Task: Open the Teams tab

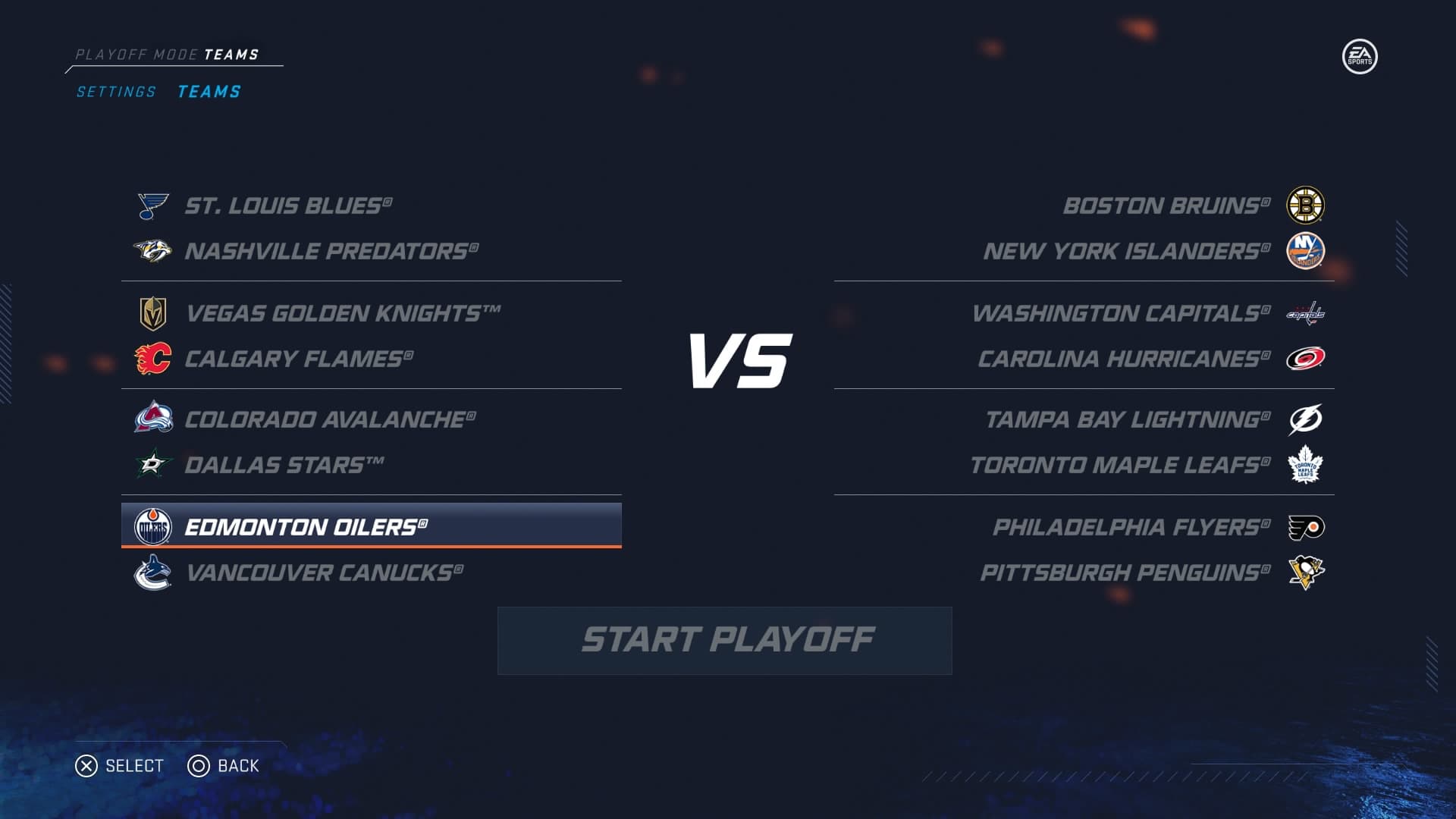Action: [x=209, y=92]
